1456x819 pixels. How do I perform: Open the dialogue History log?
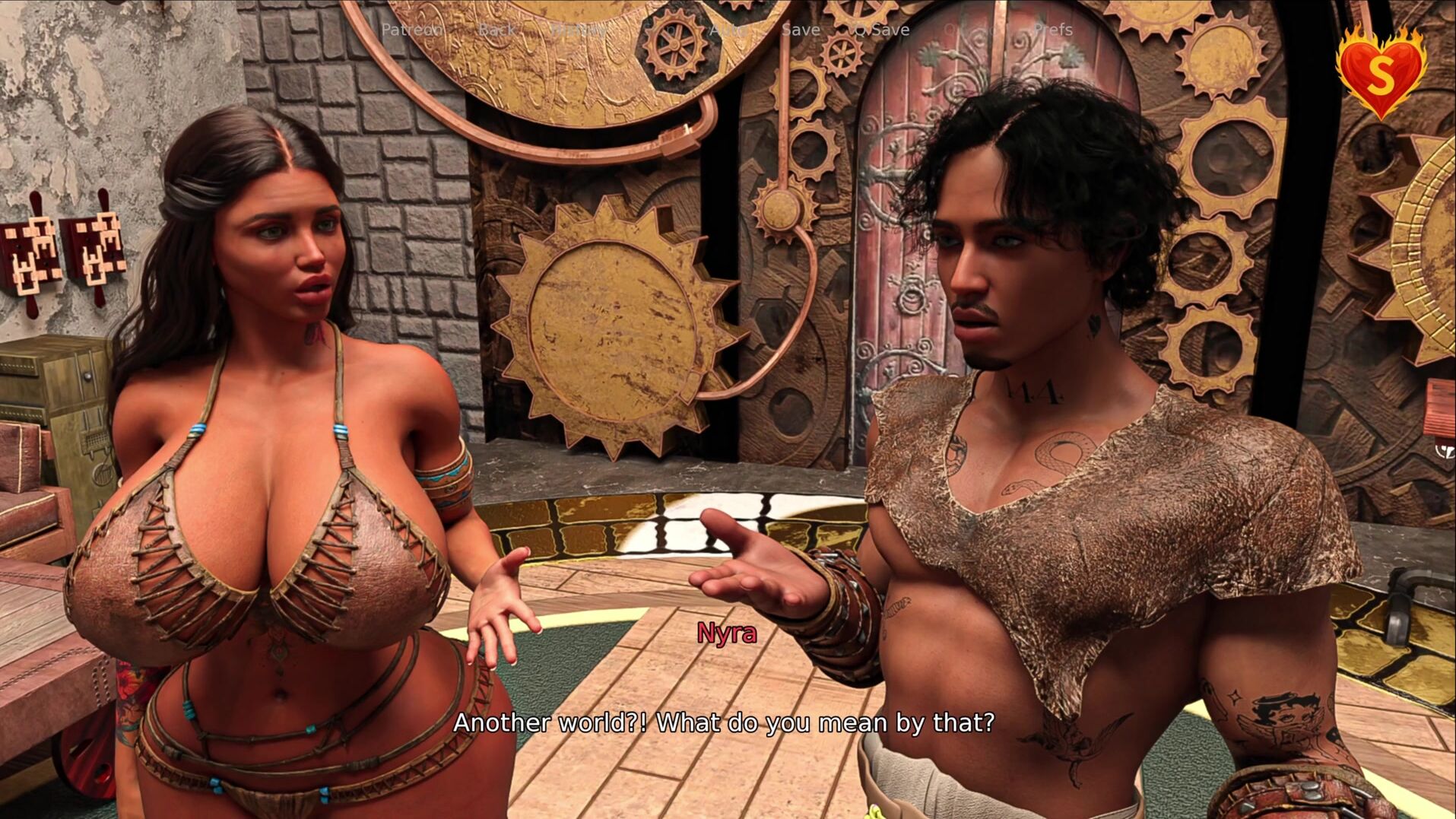(579, 30)
